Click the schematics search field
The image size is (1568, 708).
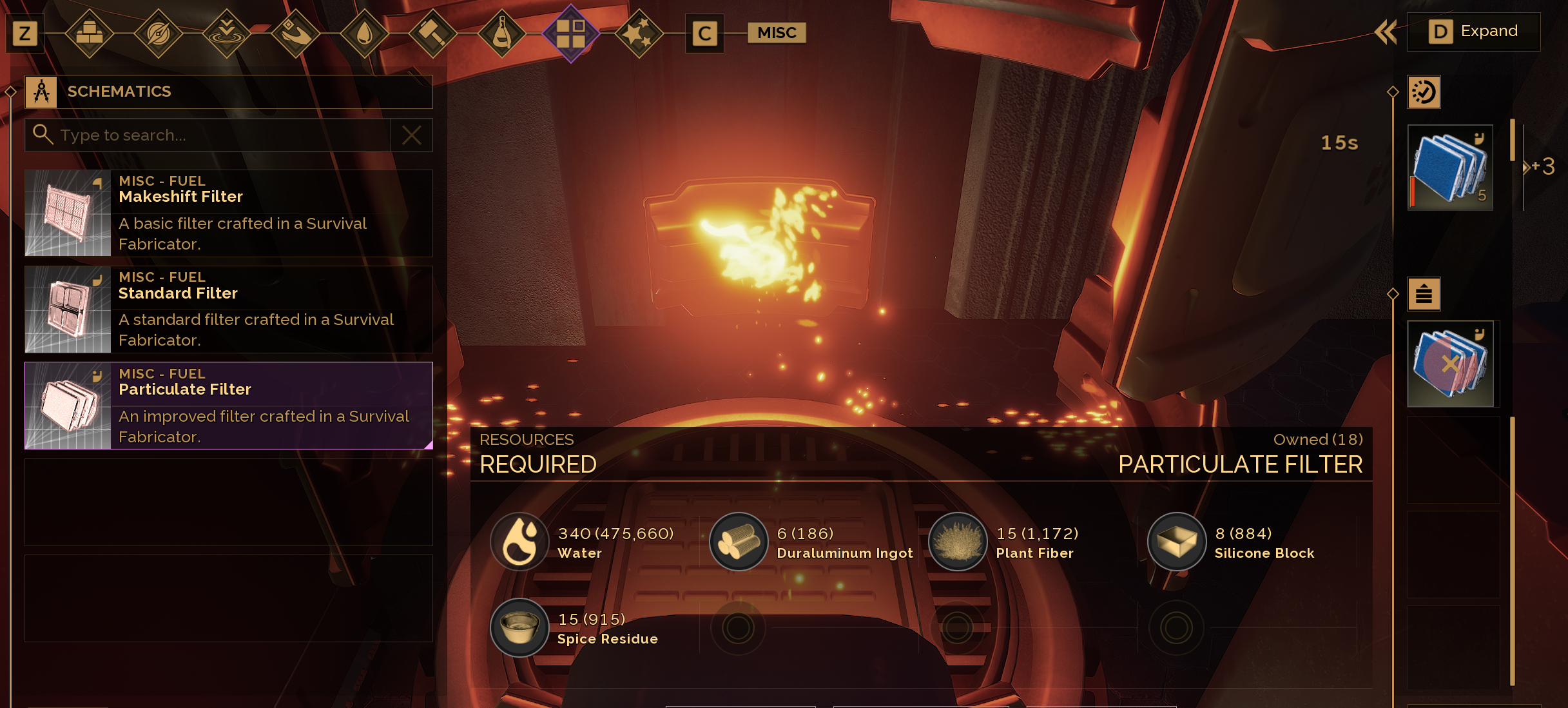point(219,135)
